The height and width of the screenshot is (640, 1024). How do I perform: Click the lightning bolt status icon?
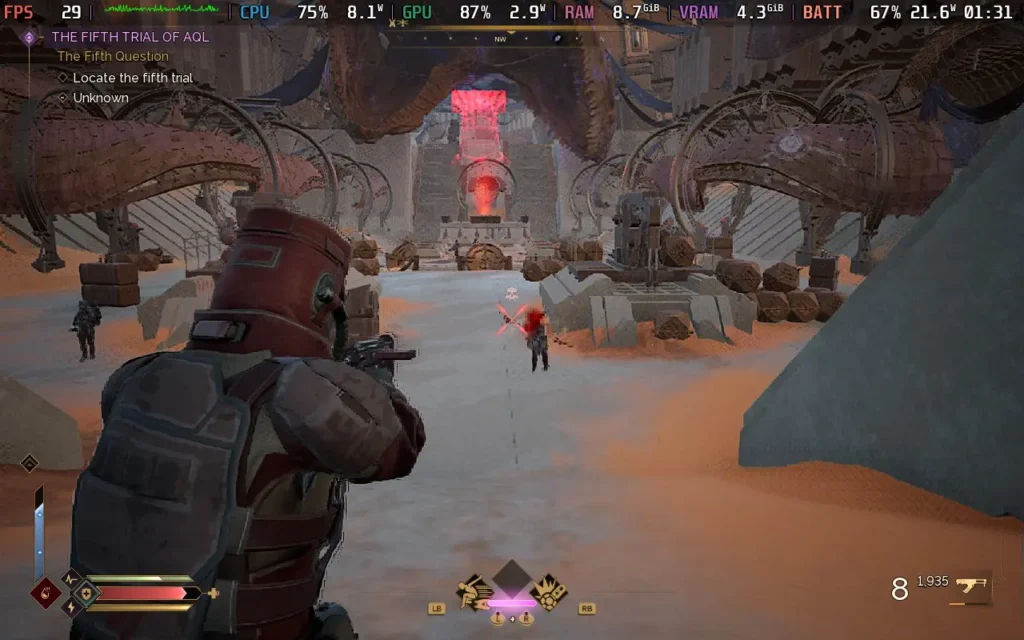pyautogui.click(x=71, y=607)
